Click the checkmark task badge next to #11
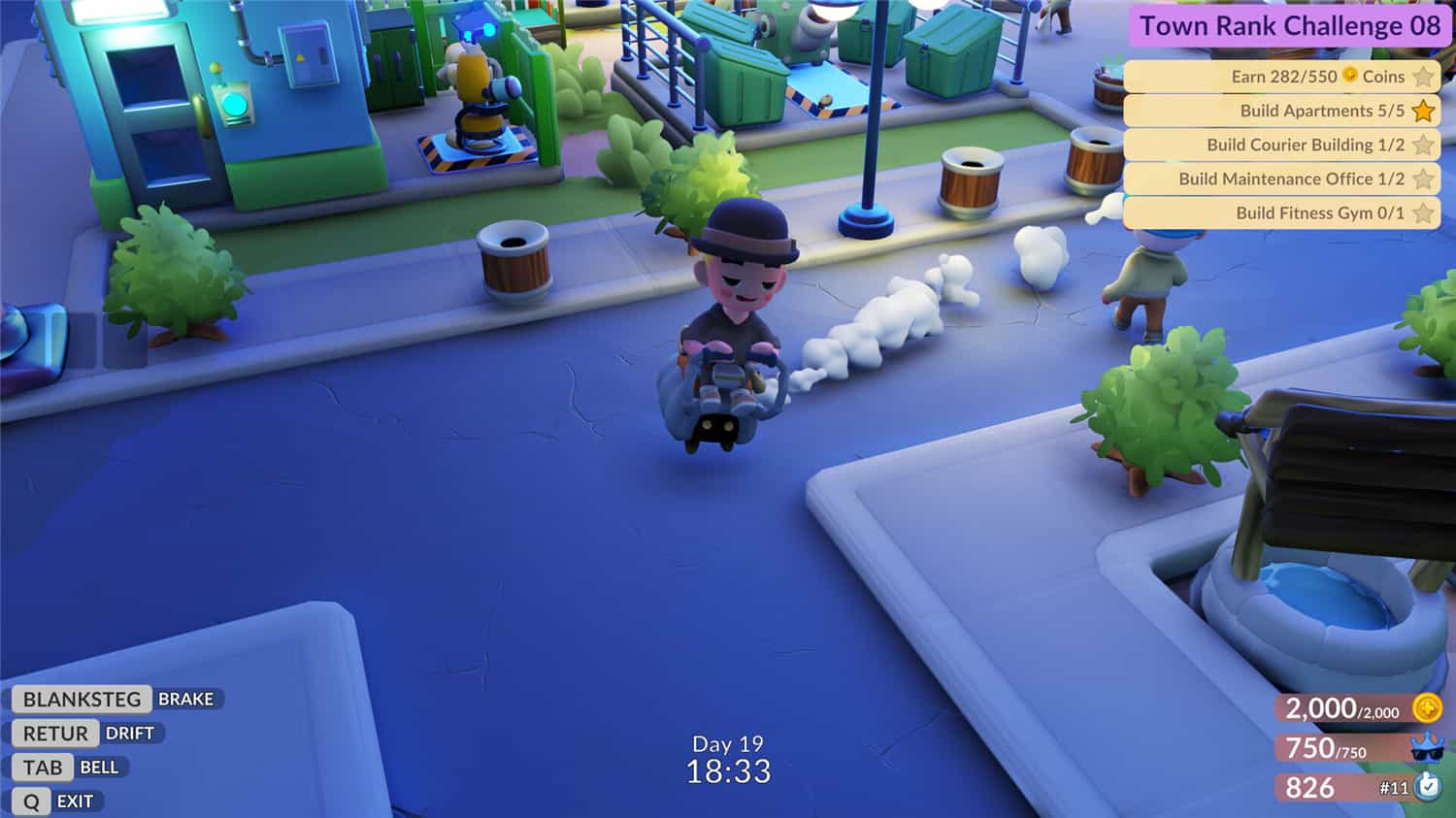Screen dimensions: 1456x818 click(1426, 785)
